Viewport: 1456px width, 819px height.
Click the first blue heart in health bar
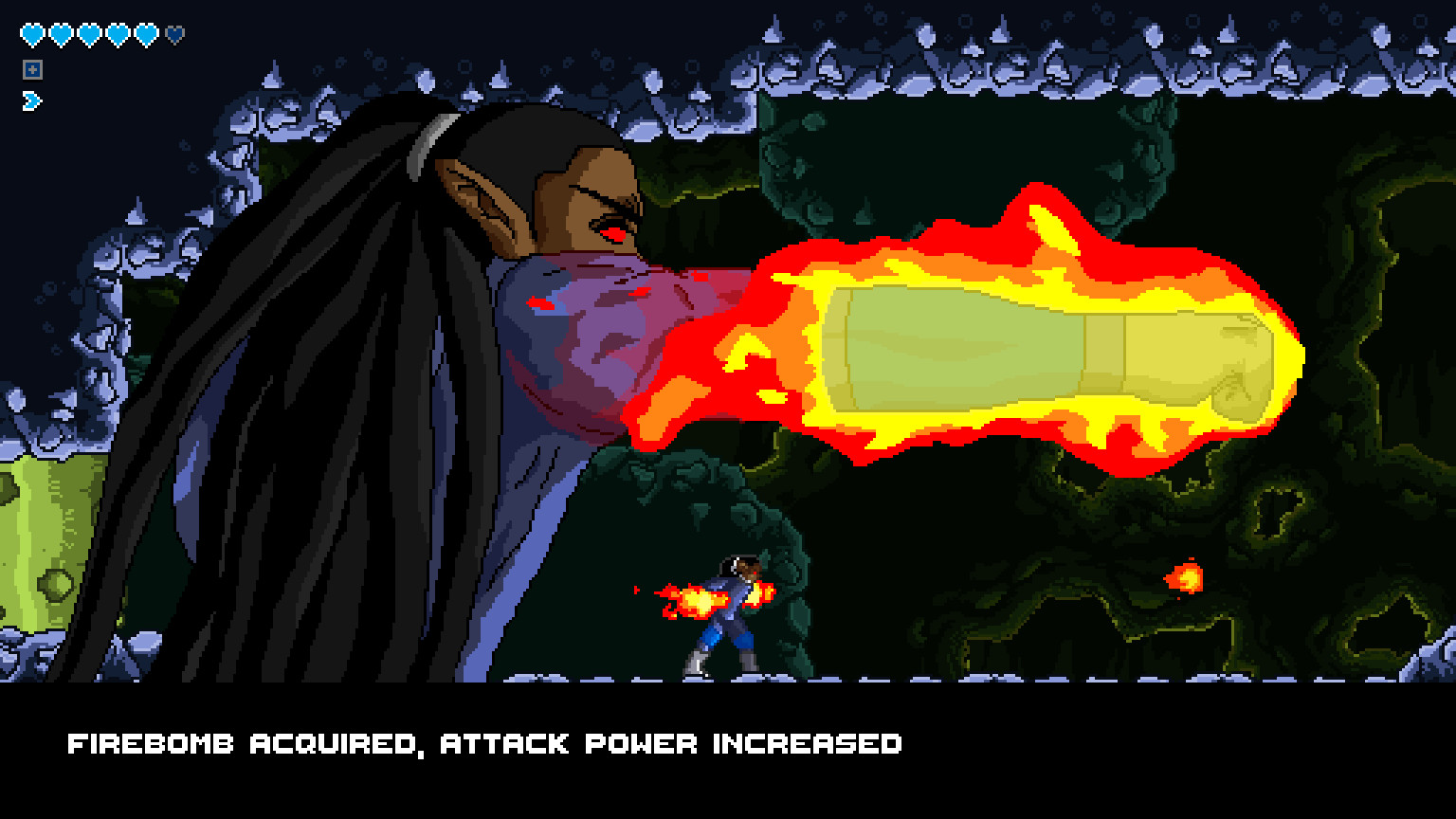[31, 31]
